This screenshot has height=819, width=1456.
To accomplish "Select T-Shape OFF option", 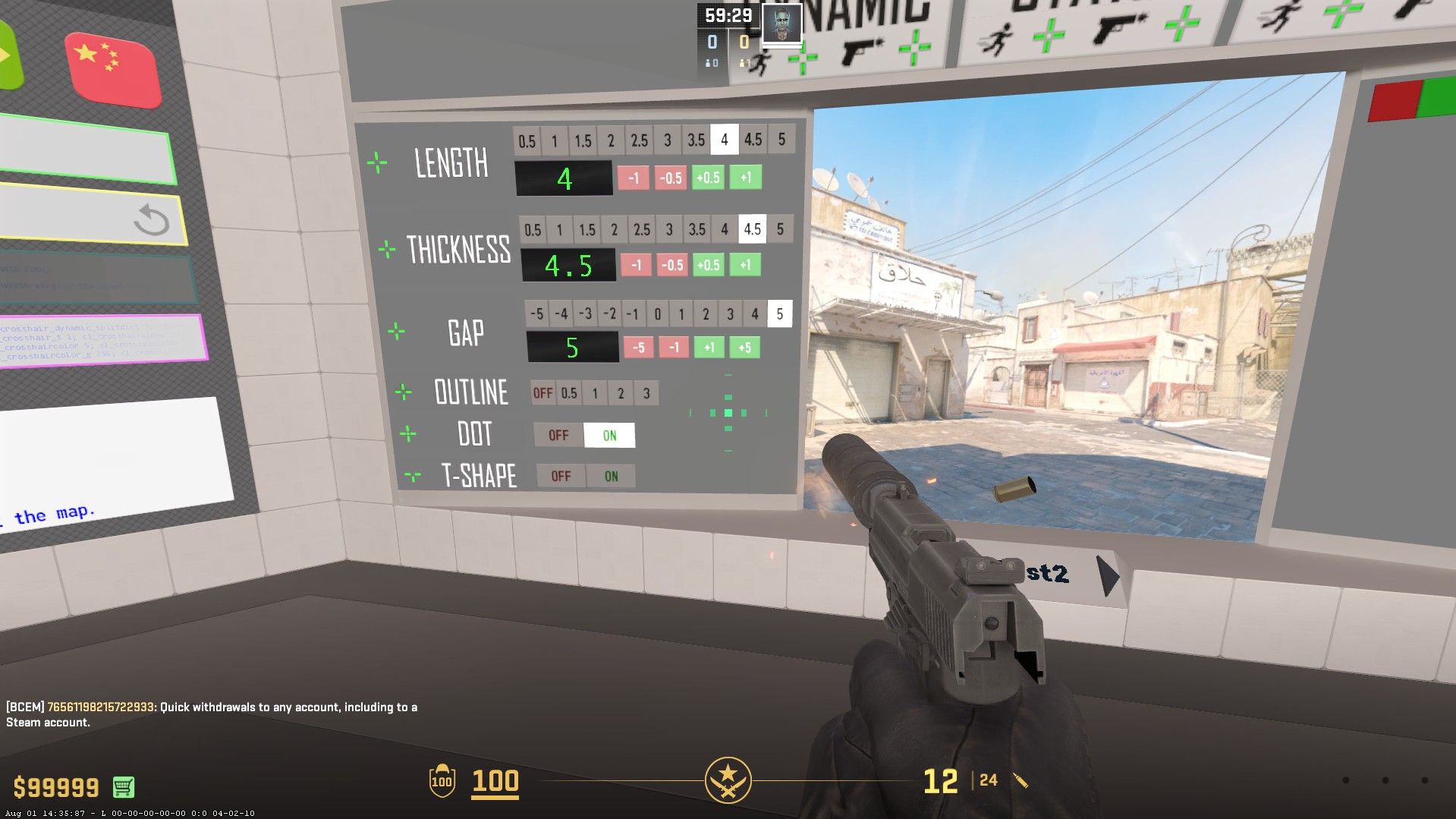I will point(561,477).
